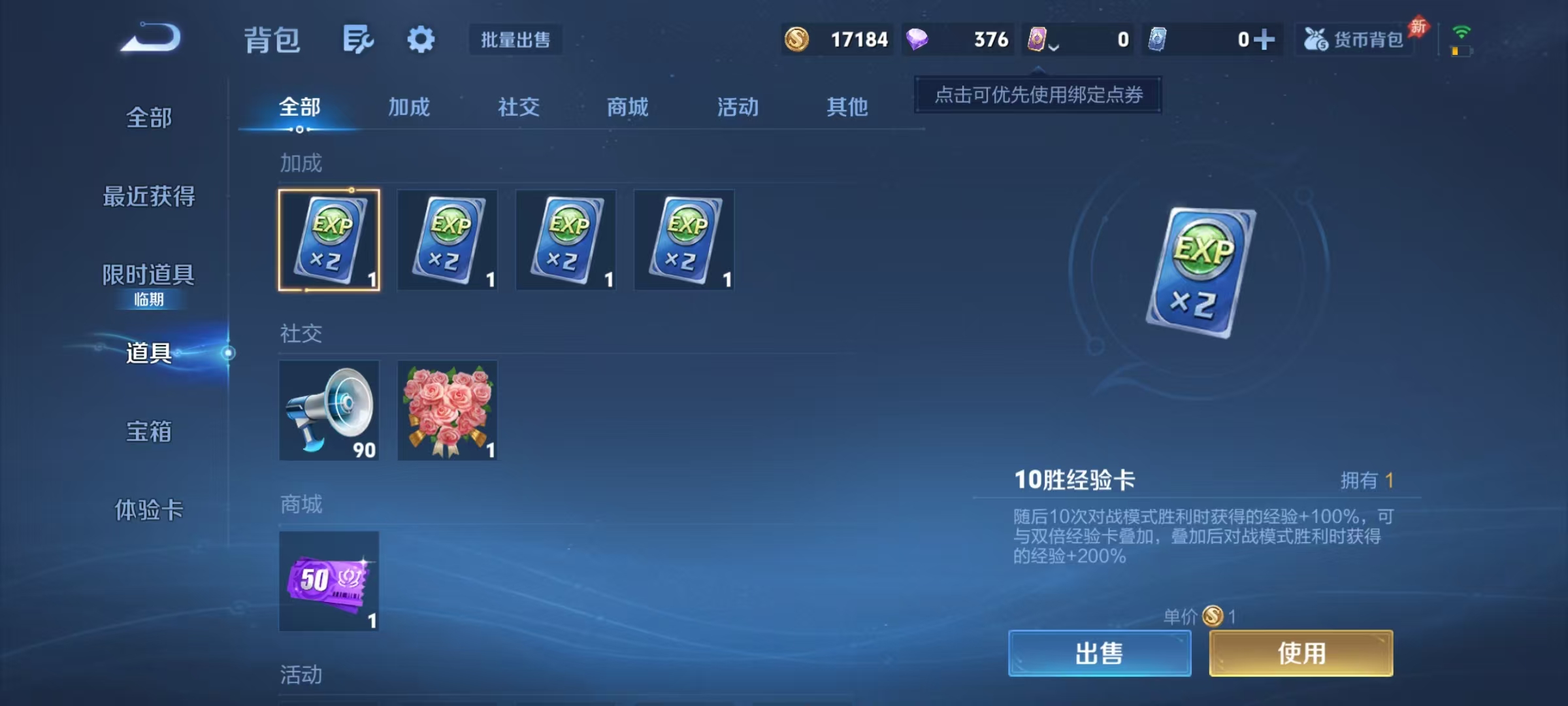Select the second EXP x2 card
Screen dimensions: 1568x706
tap(448, 240)
